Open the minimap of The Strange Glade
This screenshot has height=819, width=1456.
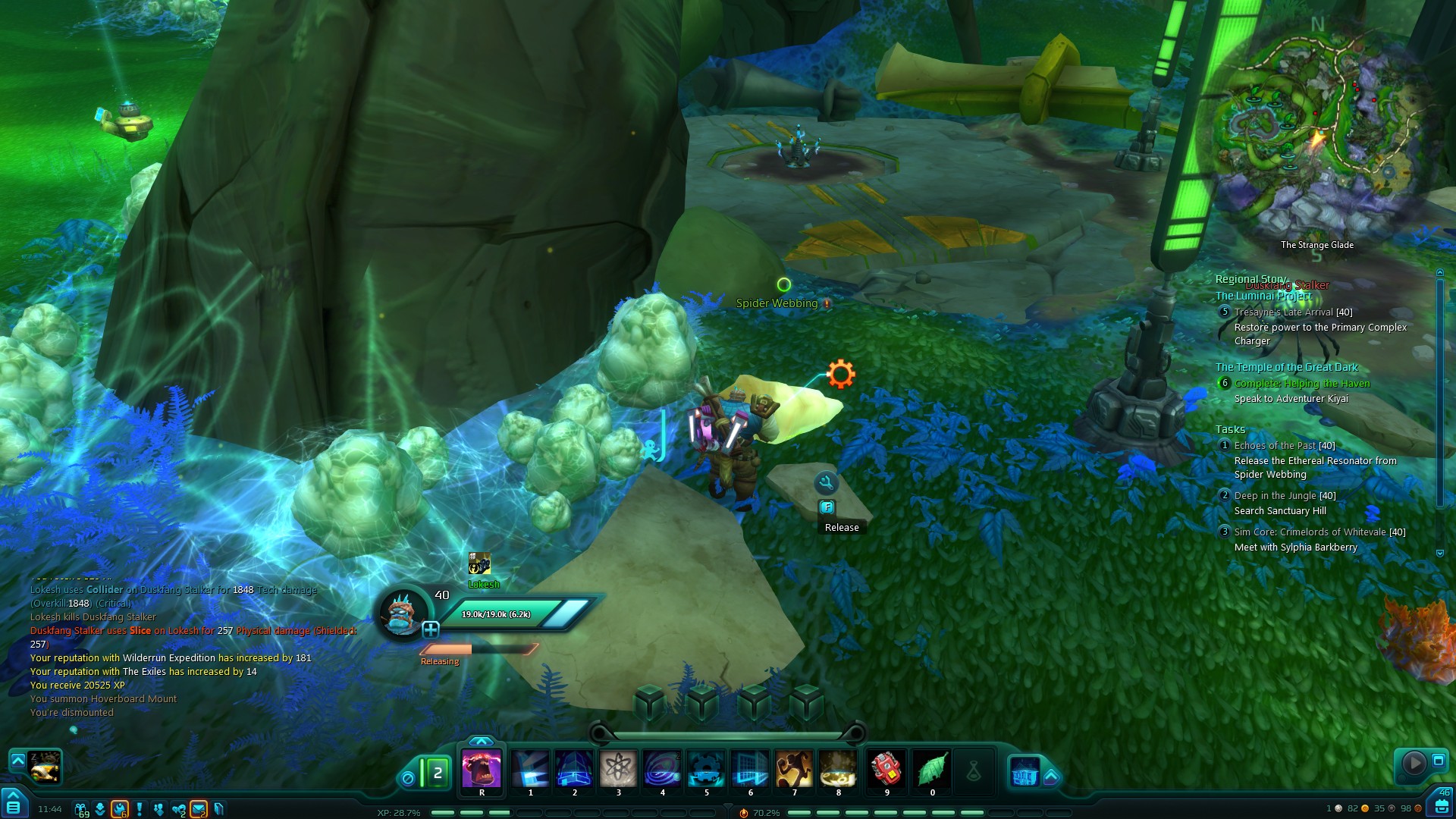(1316, 135)
